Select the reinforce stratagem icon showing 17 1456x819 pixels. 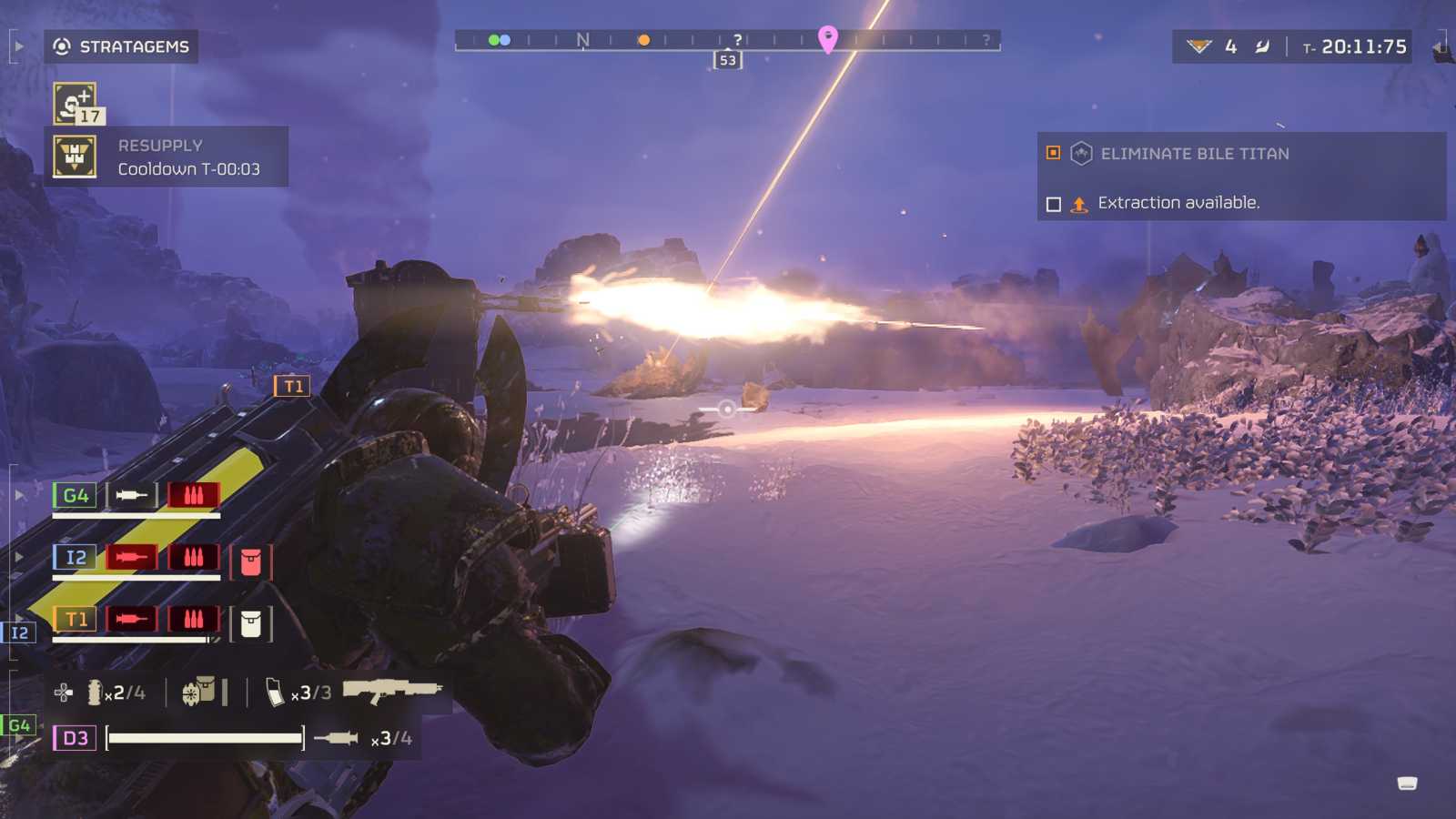[x=76, y=103]
